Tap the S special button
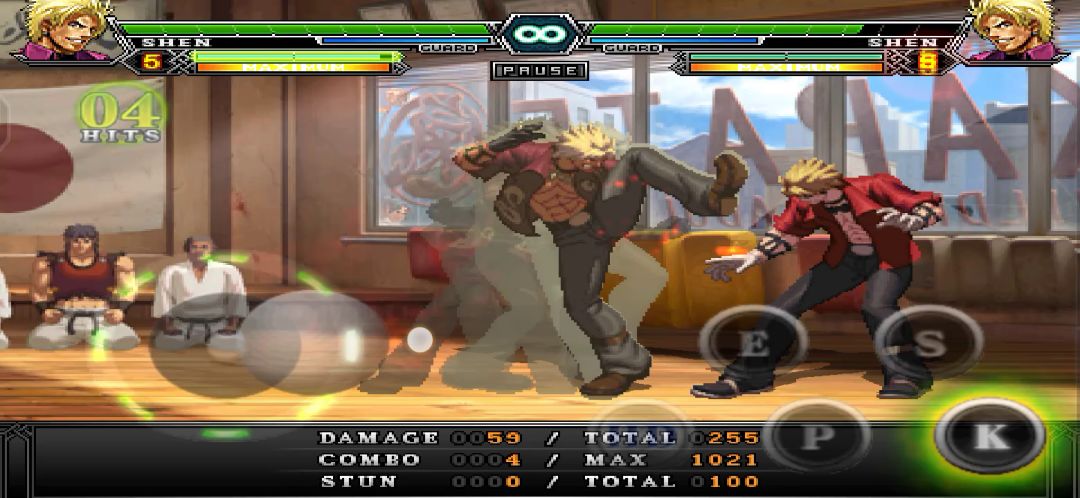The width and height of the screenshot is (1080, 498). pyautogui.click(x=928, y=343)
